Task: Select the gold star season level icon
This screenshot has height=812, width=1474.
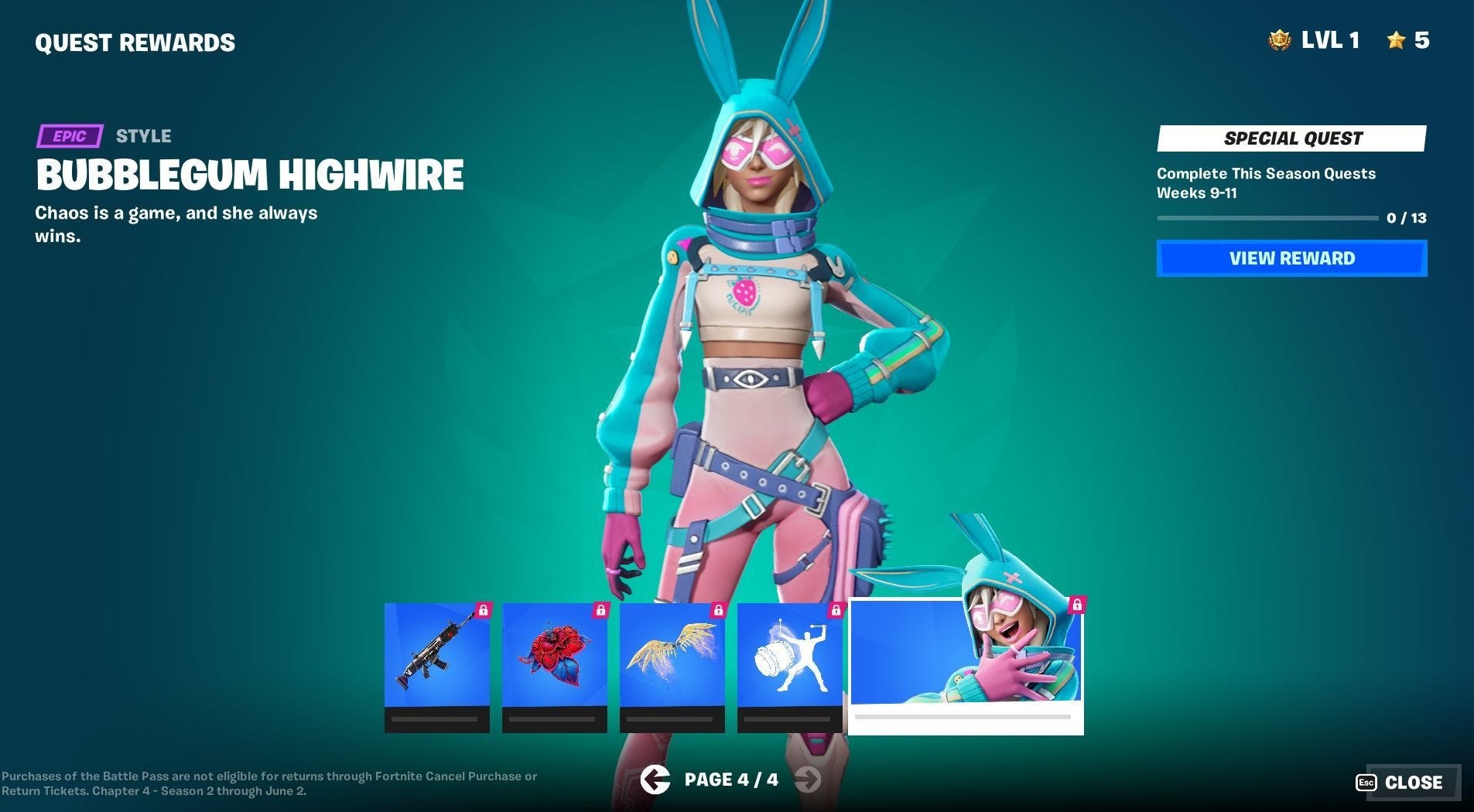Action: (x=1396, y=40)
